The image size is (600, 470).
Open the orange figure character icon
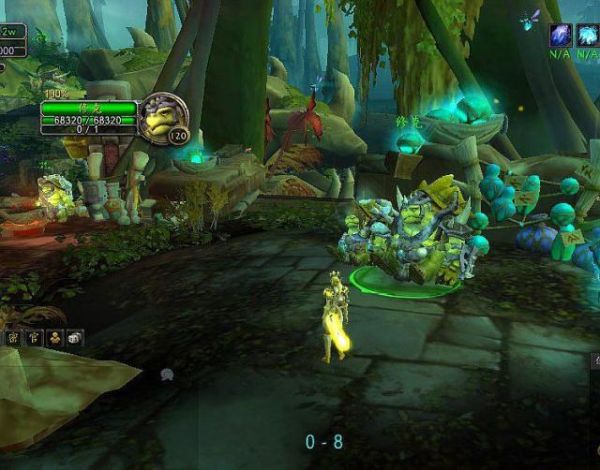(x=56, y=339)
